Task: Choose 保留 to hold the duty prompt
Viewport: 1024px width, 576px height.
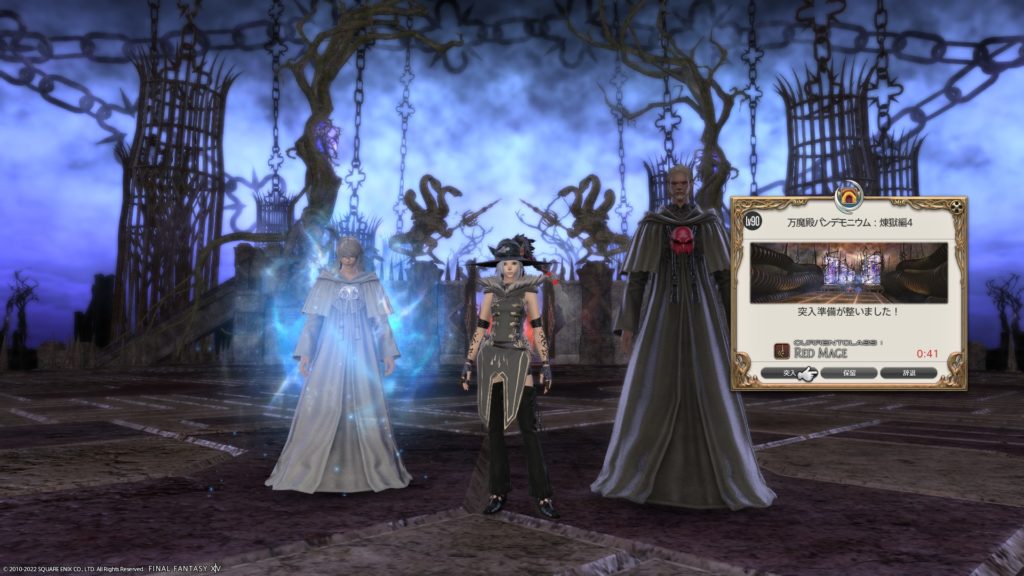Action: pos(848,373)
